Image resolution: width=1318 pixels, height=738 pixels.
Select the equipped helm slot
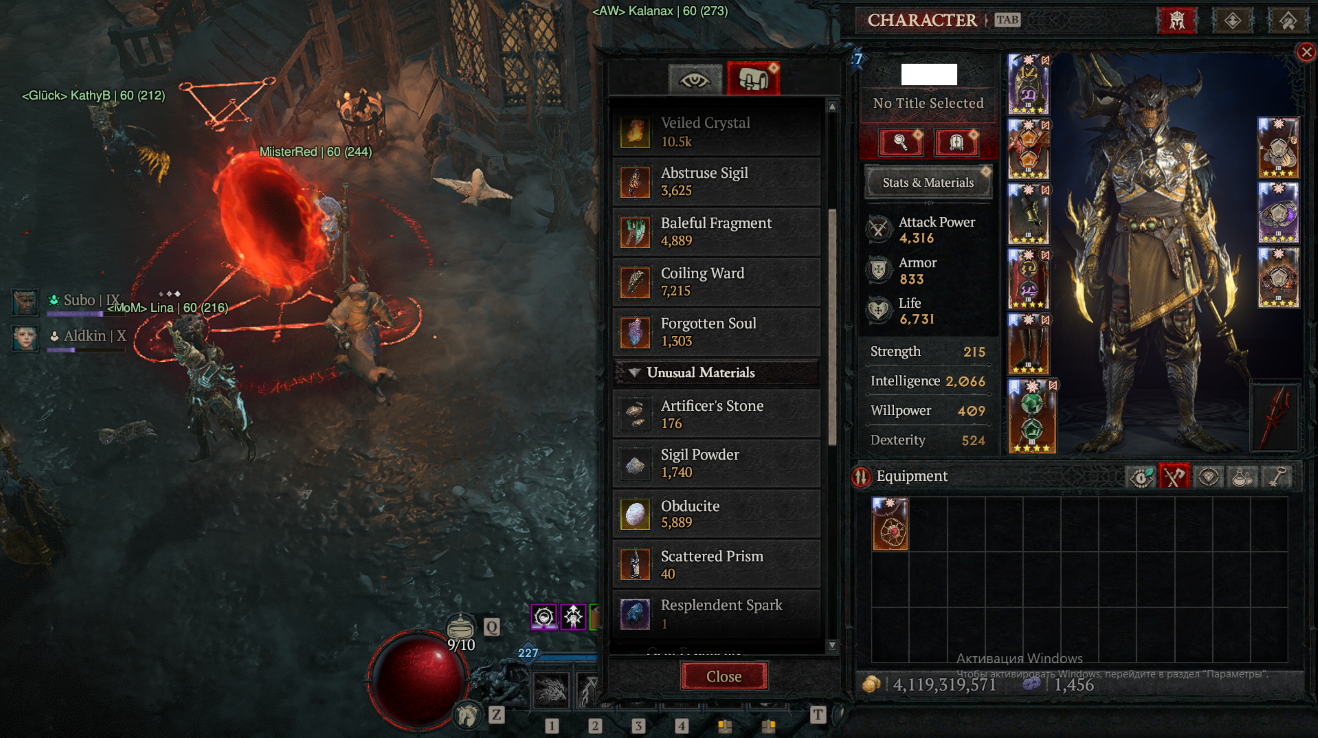click(x=1028, y=84)
